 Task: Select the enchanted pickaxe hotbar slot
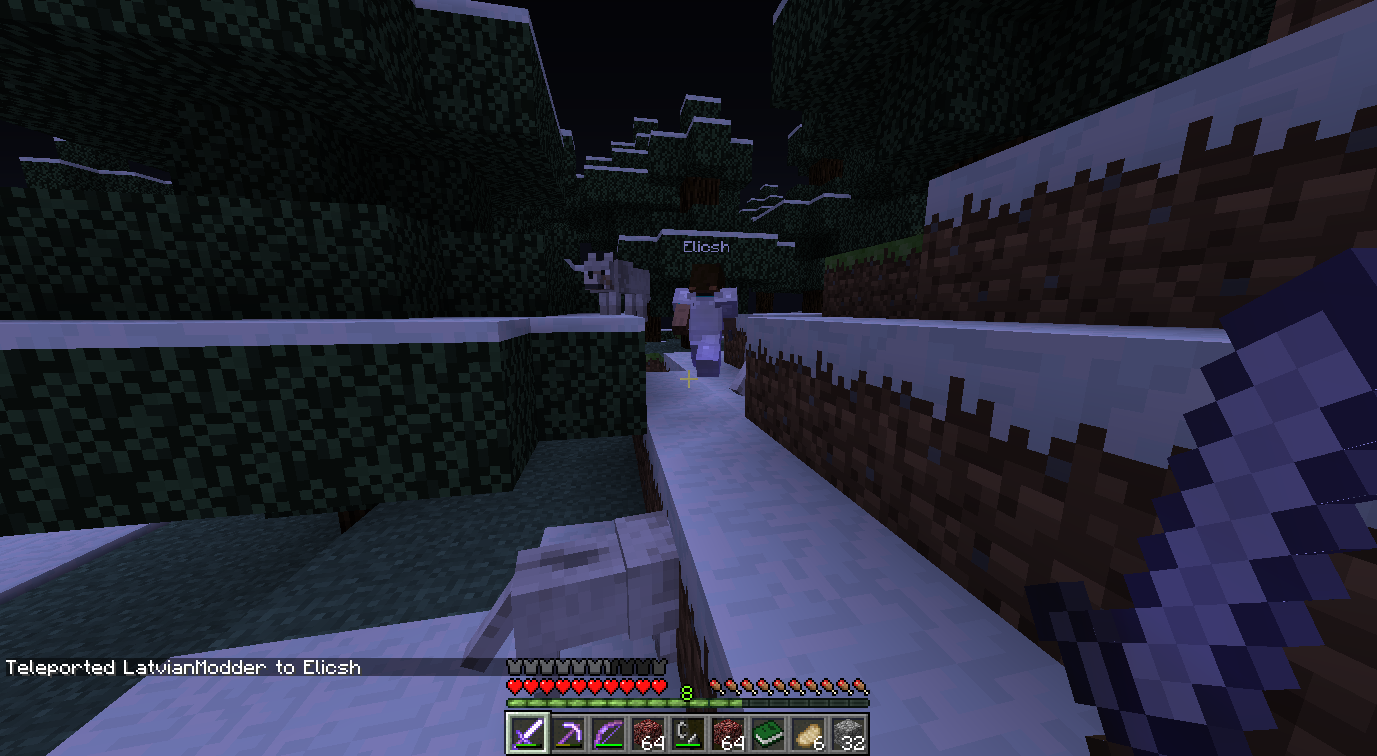point(567,734)
